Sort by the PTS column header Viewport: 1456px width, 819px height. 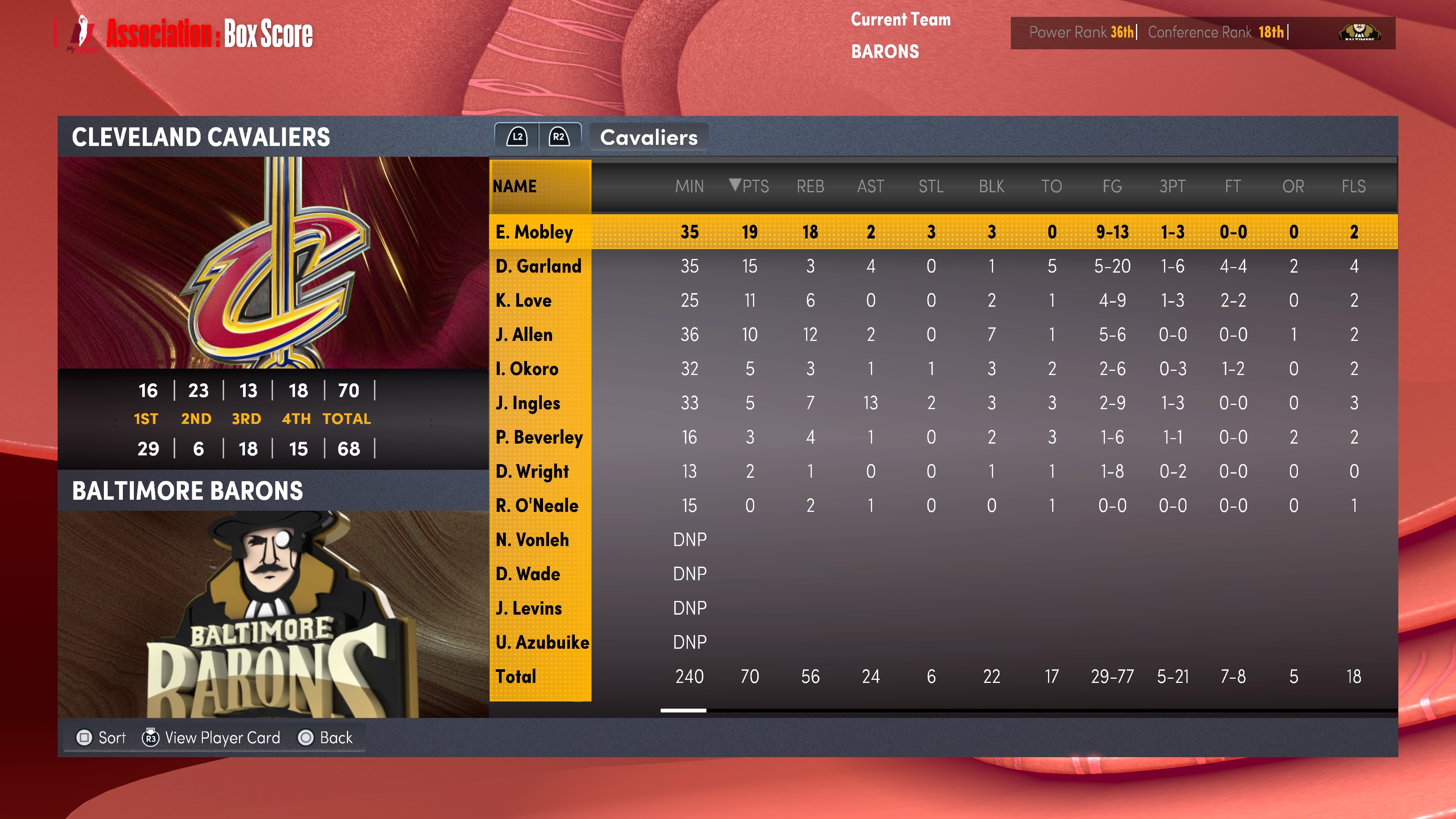click(x=750, y=186)
